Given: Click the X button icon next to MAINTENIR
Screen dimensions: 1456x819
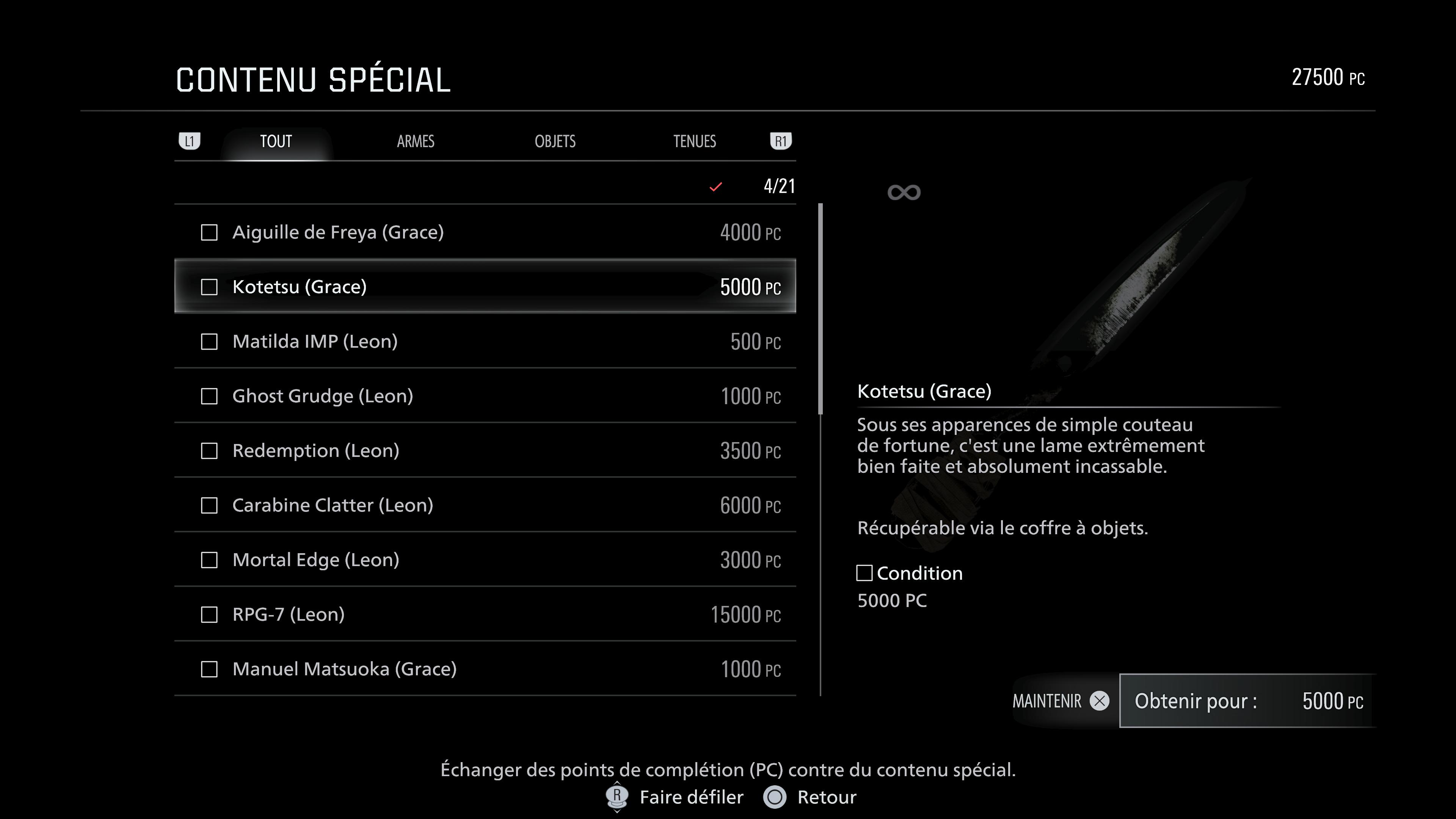Looking at the screenshot, I should pos(1099,701).
